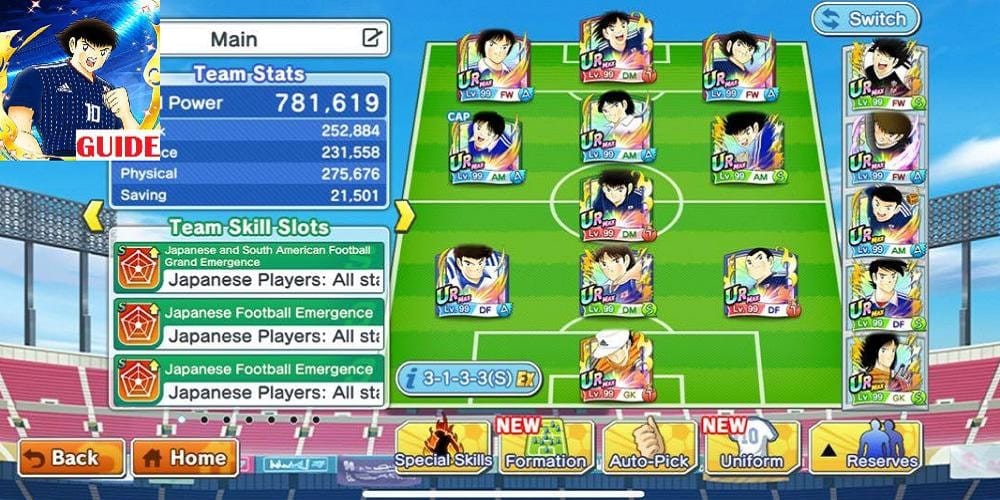
Task: Open the Special Skills menu
Action: pyautogui.click(x=443, y=447)
